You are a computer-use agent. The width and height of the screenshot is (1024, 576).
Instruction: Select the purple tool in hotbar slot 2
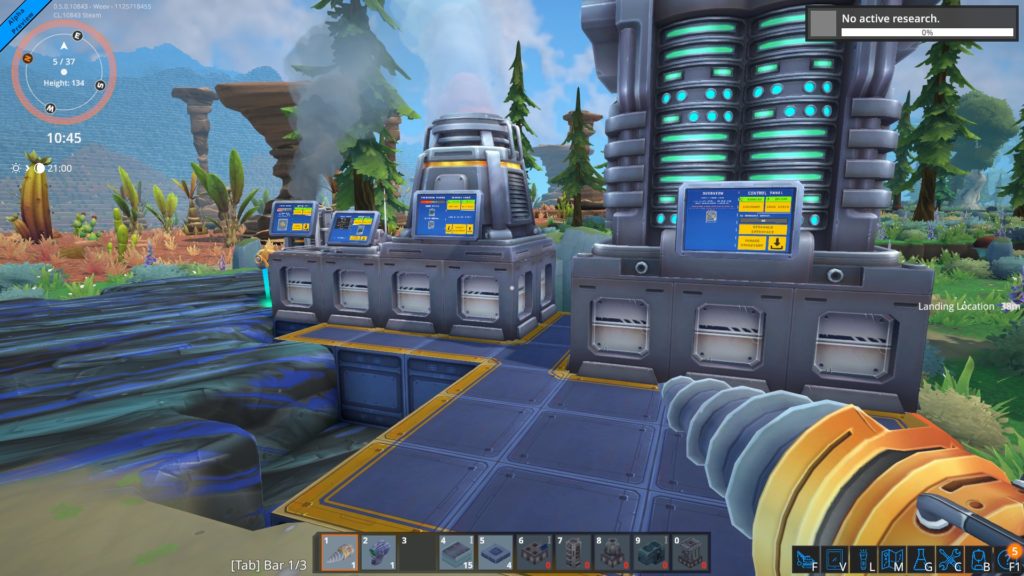tap(377, 553)
